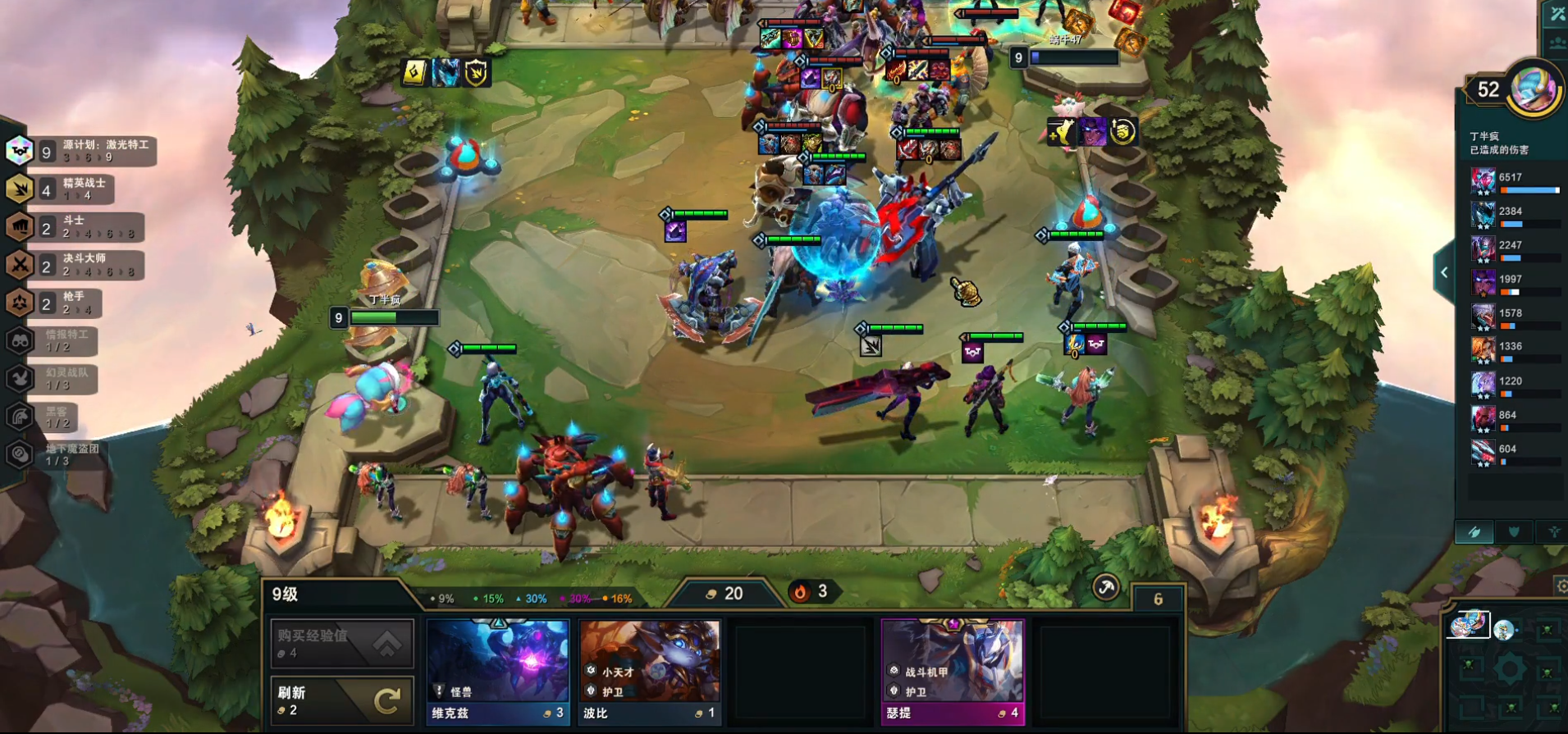This screenshot has width=1568, height=734.
Task: Collapse the damage panel with the arrow
Action: (1444, 273)
